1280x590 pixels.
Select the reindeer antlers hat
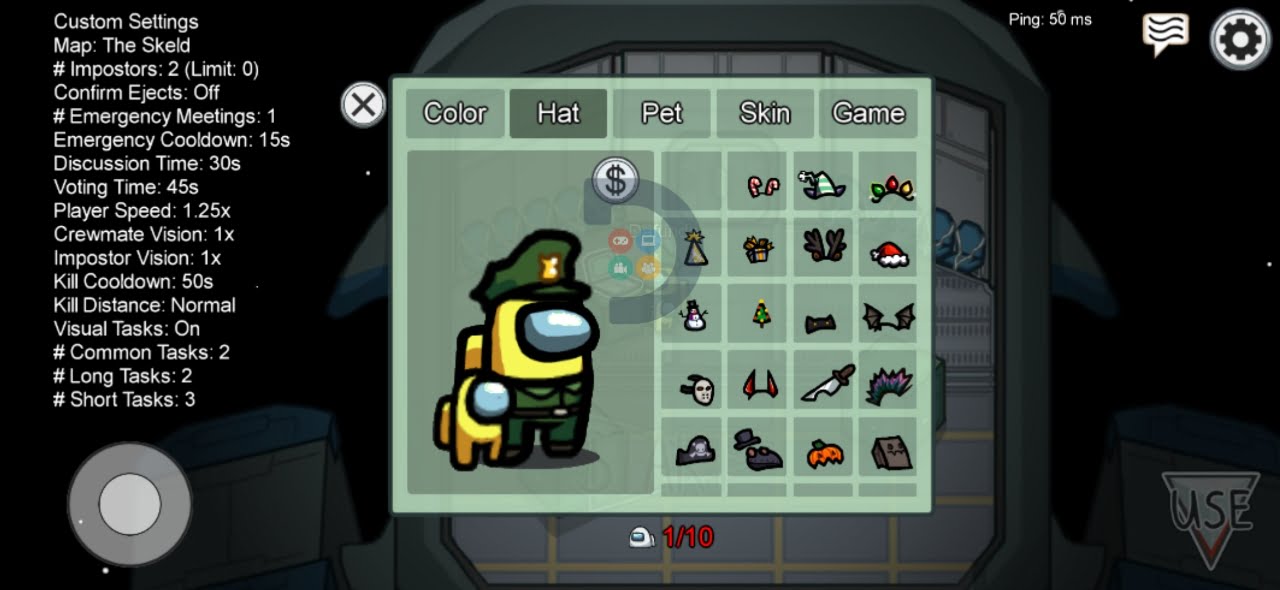[x=824, y=245]
